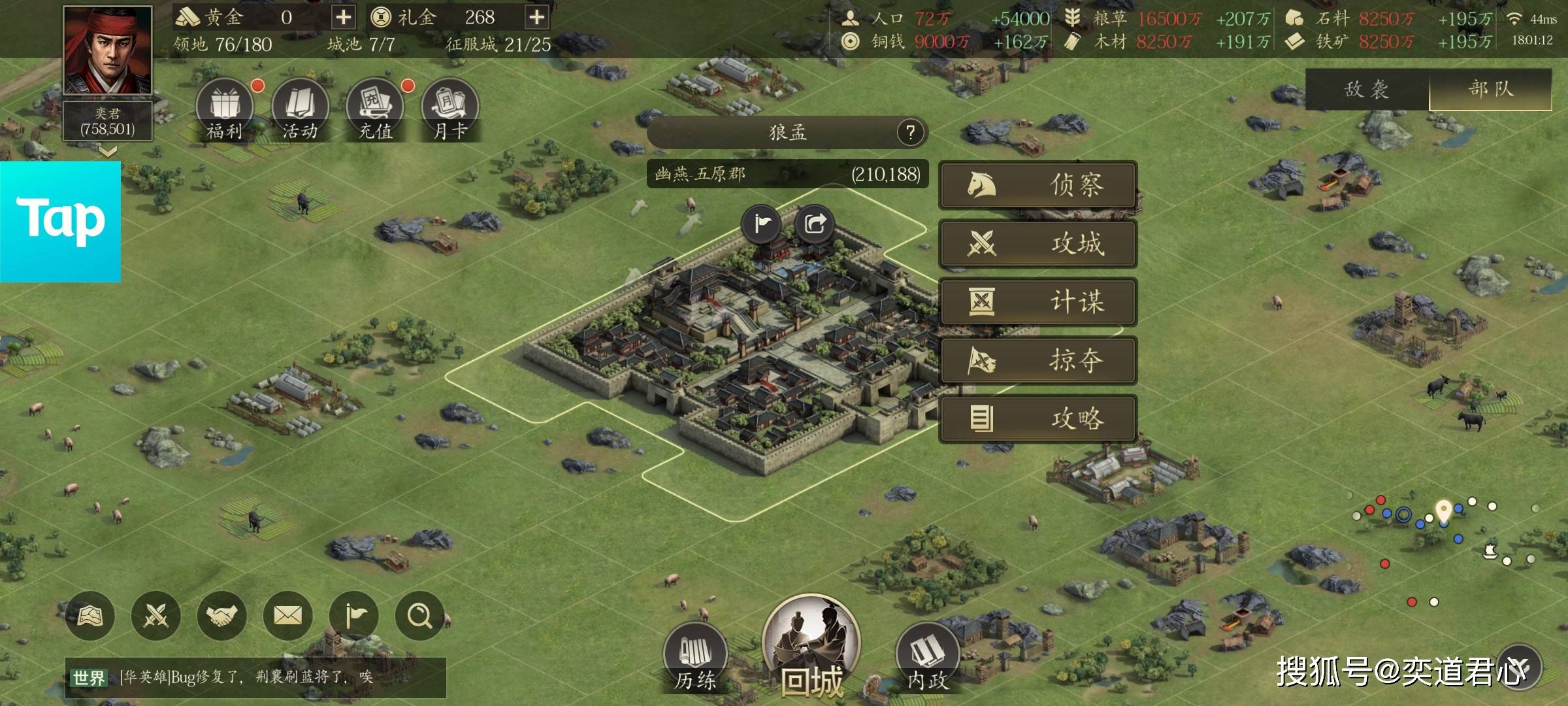The height and width of the screenshot is (706, 1568).
Task: Choose 侦察 to scout the city
Action: (1037, 185)
